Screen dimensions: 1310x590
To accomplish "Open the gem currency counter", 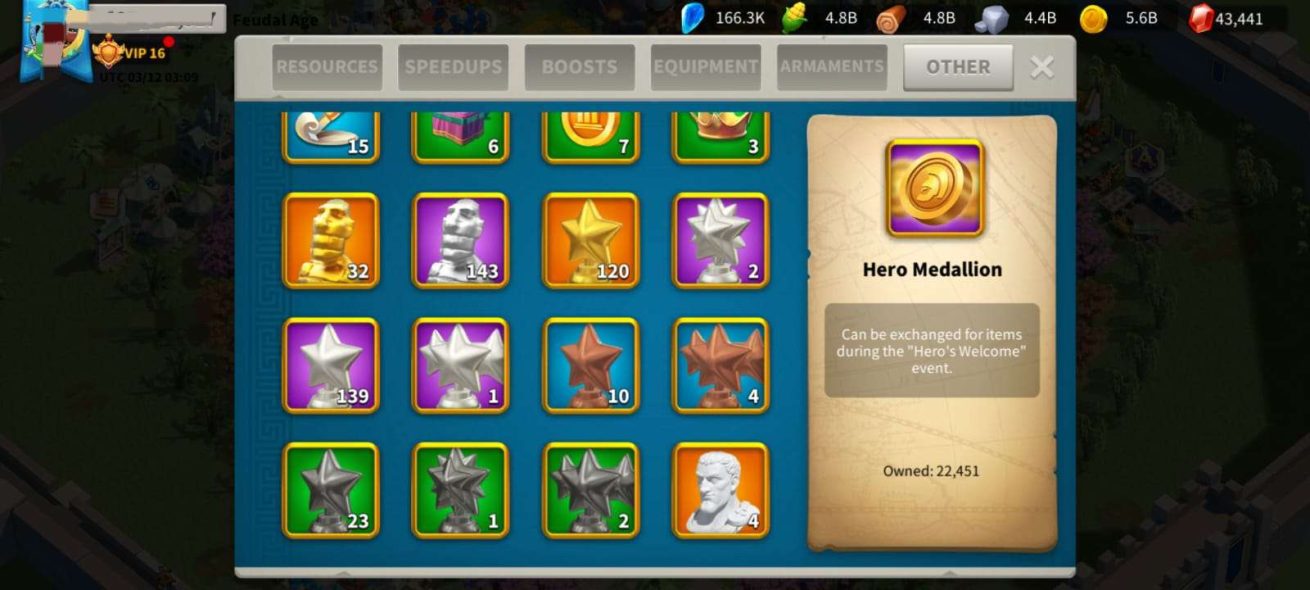I will (x=1226, y=18).
